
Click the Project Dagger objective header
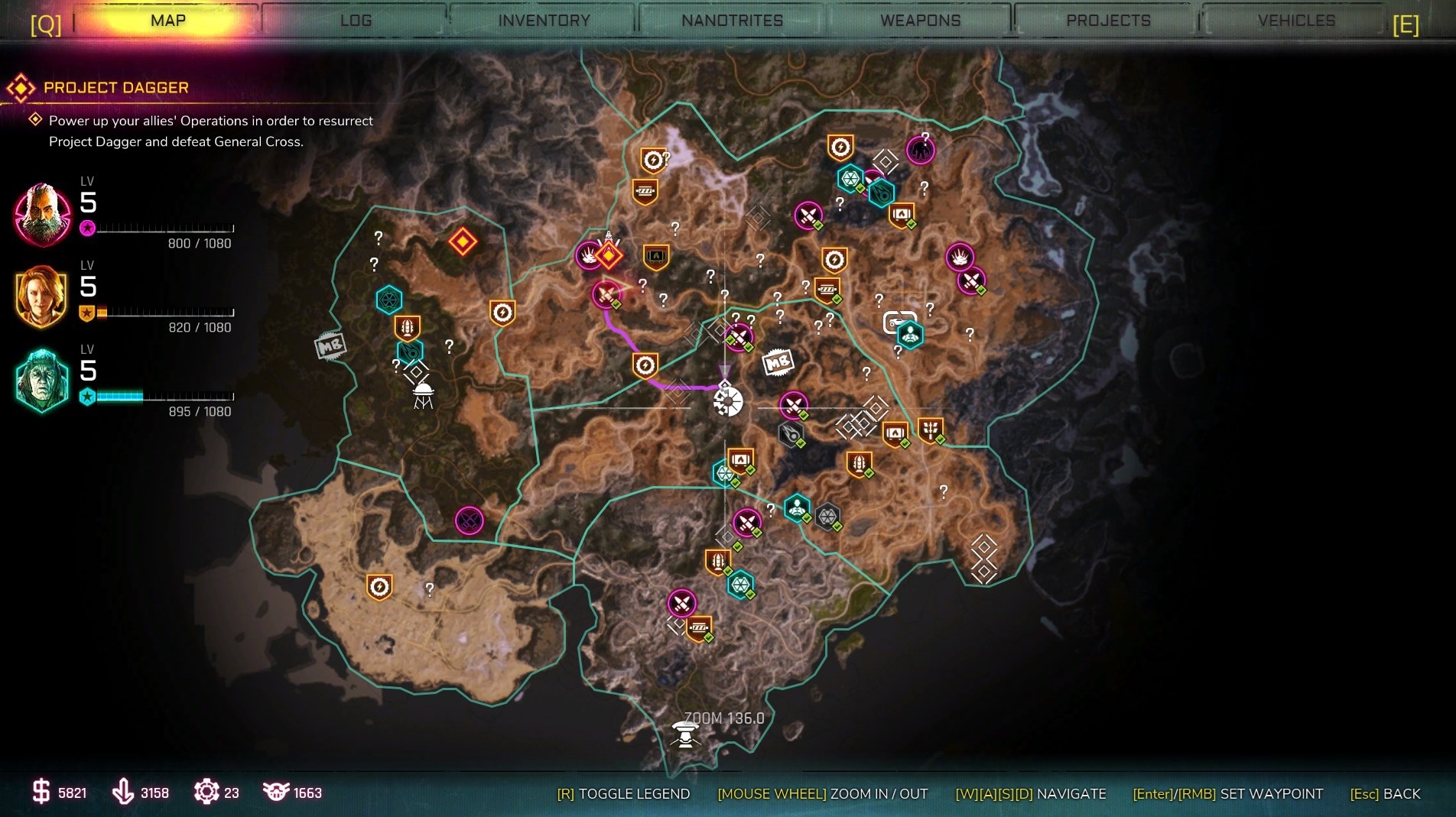tap(115, 88)
